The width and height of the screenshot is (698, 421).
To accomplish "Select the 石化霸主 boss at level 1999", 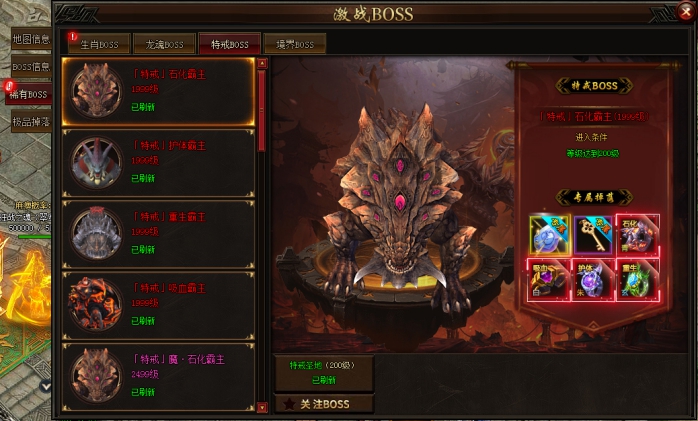I will pyautogui.click(x=159, y=91).
